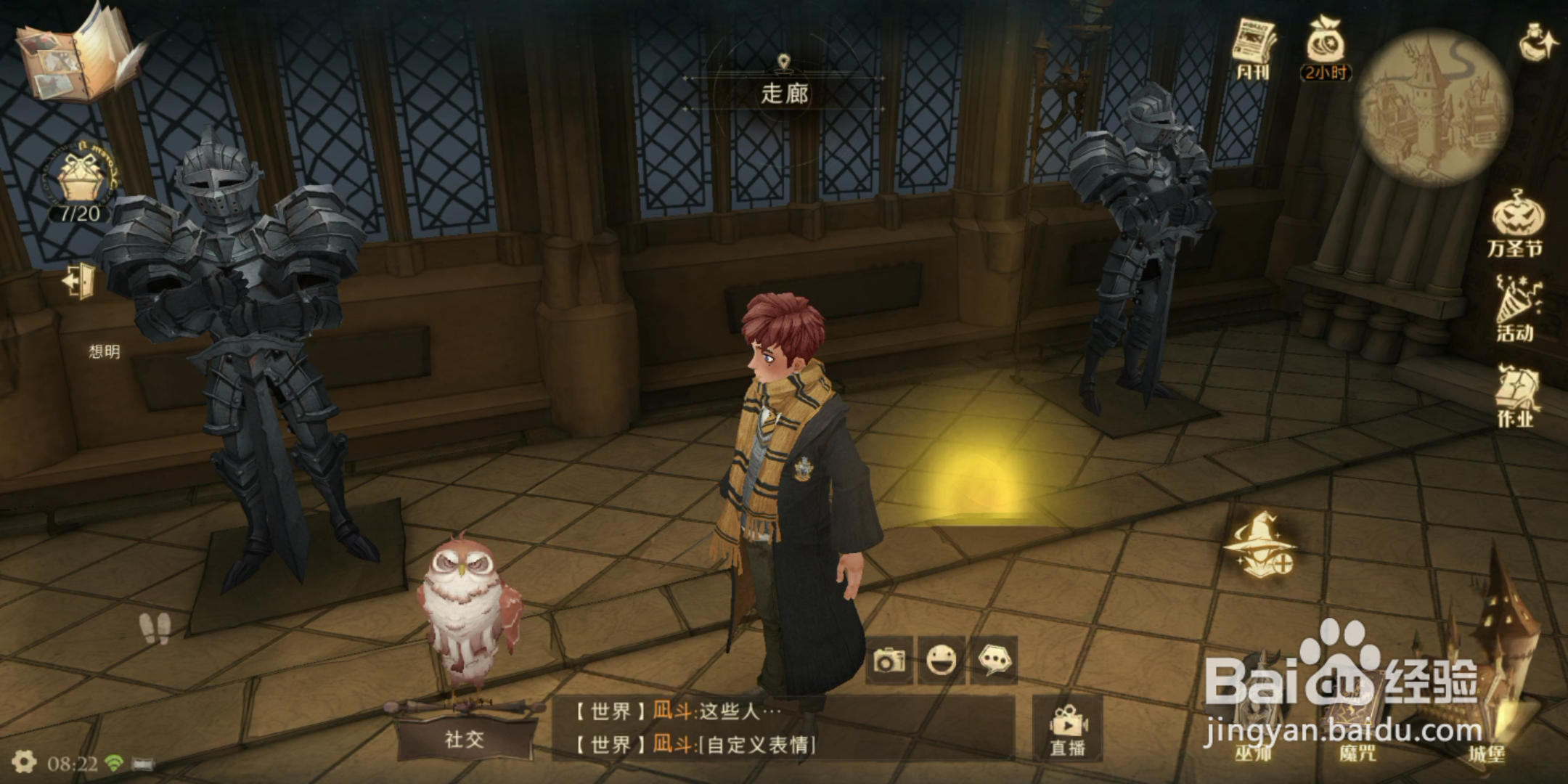The width and height of the screenshot is (1568, 784).
Task: Open the 直播 livestream button
Action: click(x=1067, y=730)
